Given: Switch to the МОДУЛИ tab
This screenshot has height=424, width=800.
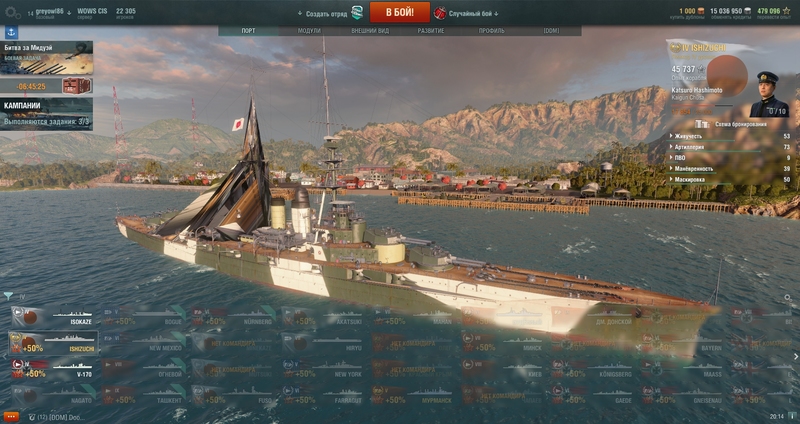Looking at the screenshot, I should (309, 31).
